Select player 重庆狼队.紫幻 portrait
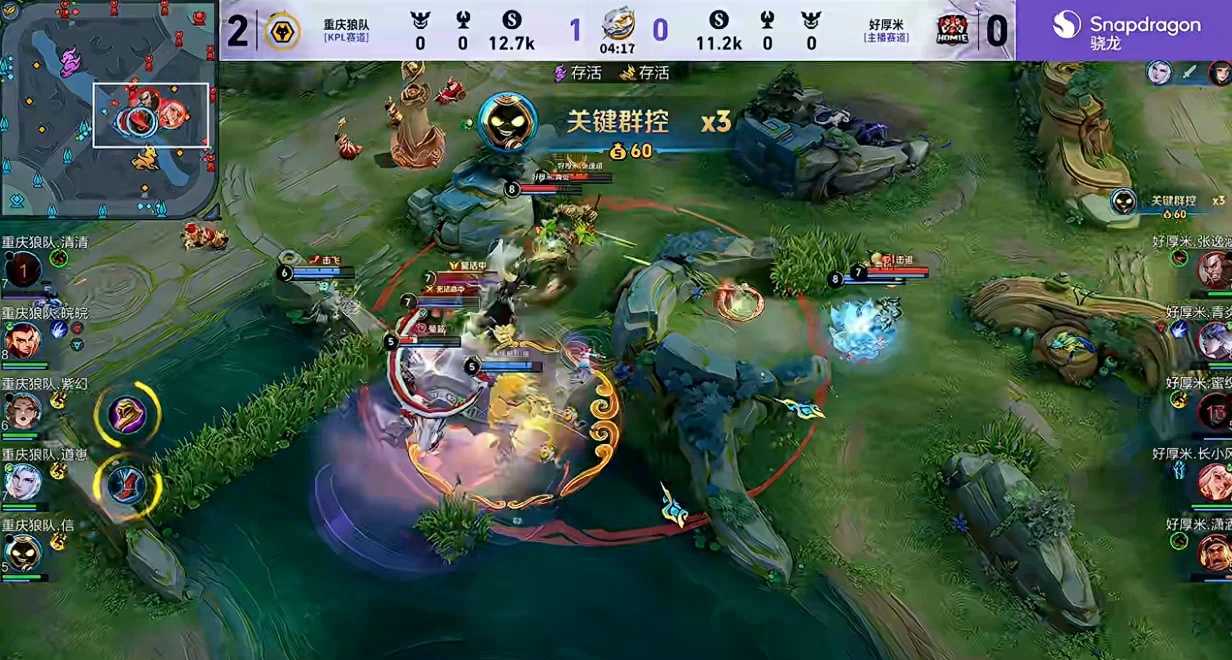1232x660 pixels. click(22, 411)
